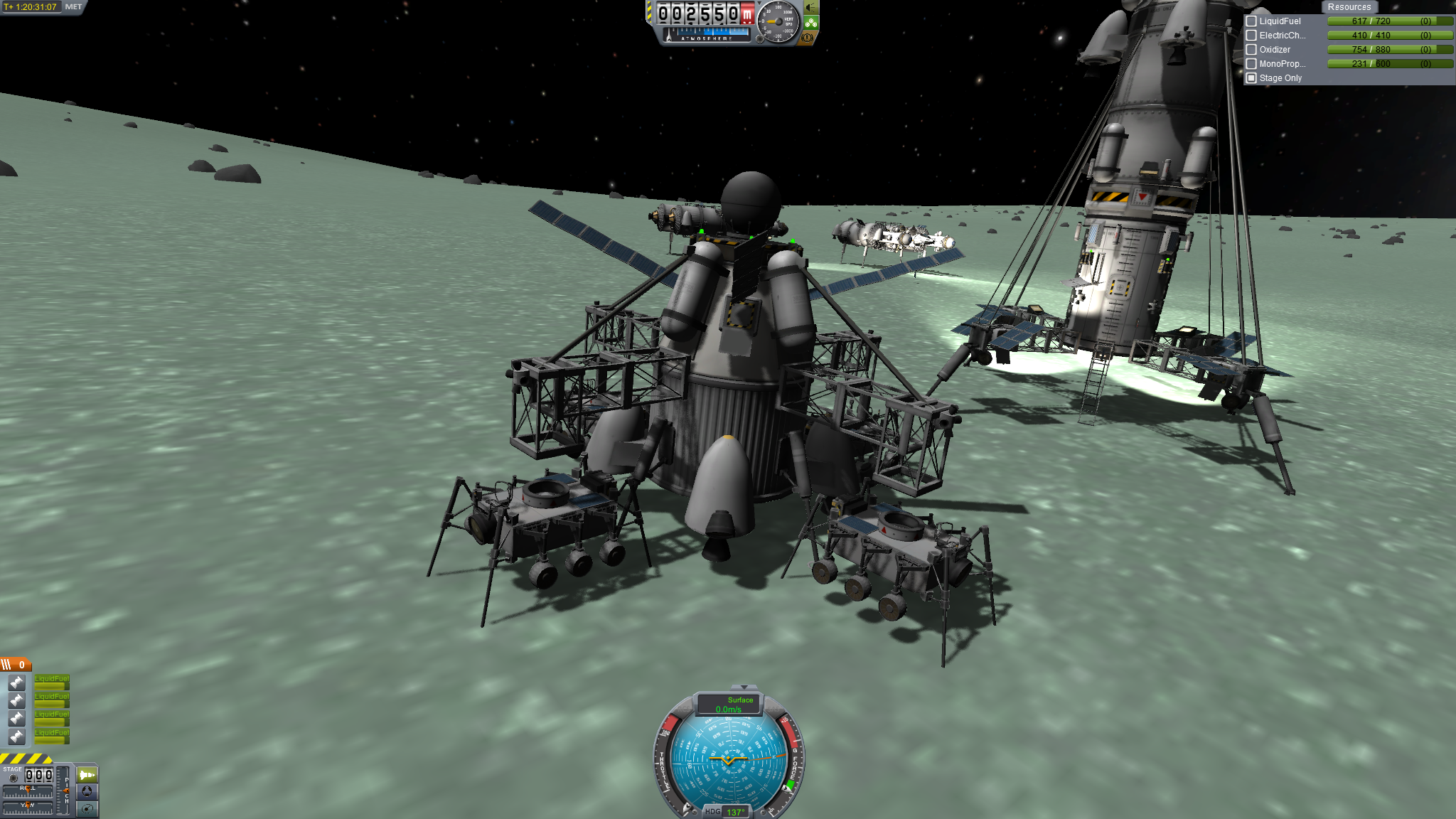
Task: Close the Resources panel tab
Action: tap(1349, 7)
